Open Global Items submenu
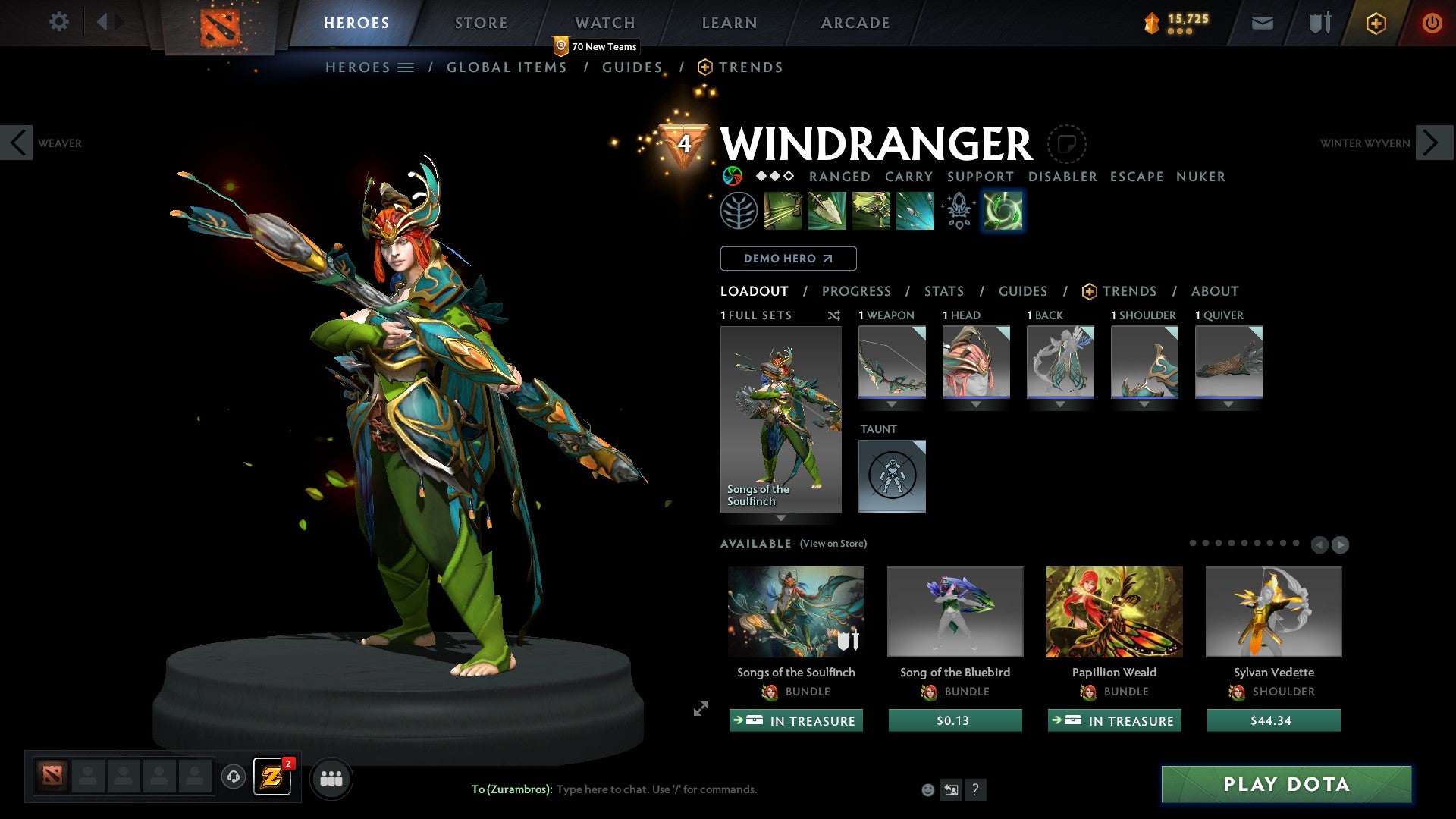The height and width of the screenshot is (819, 1456). tap(507, 67)
